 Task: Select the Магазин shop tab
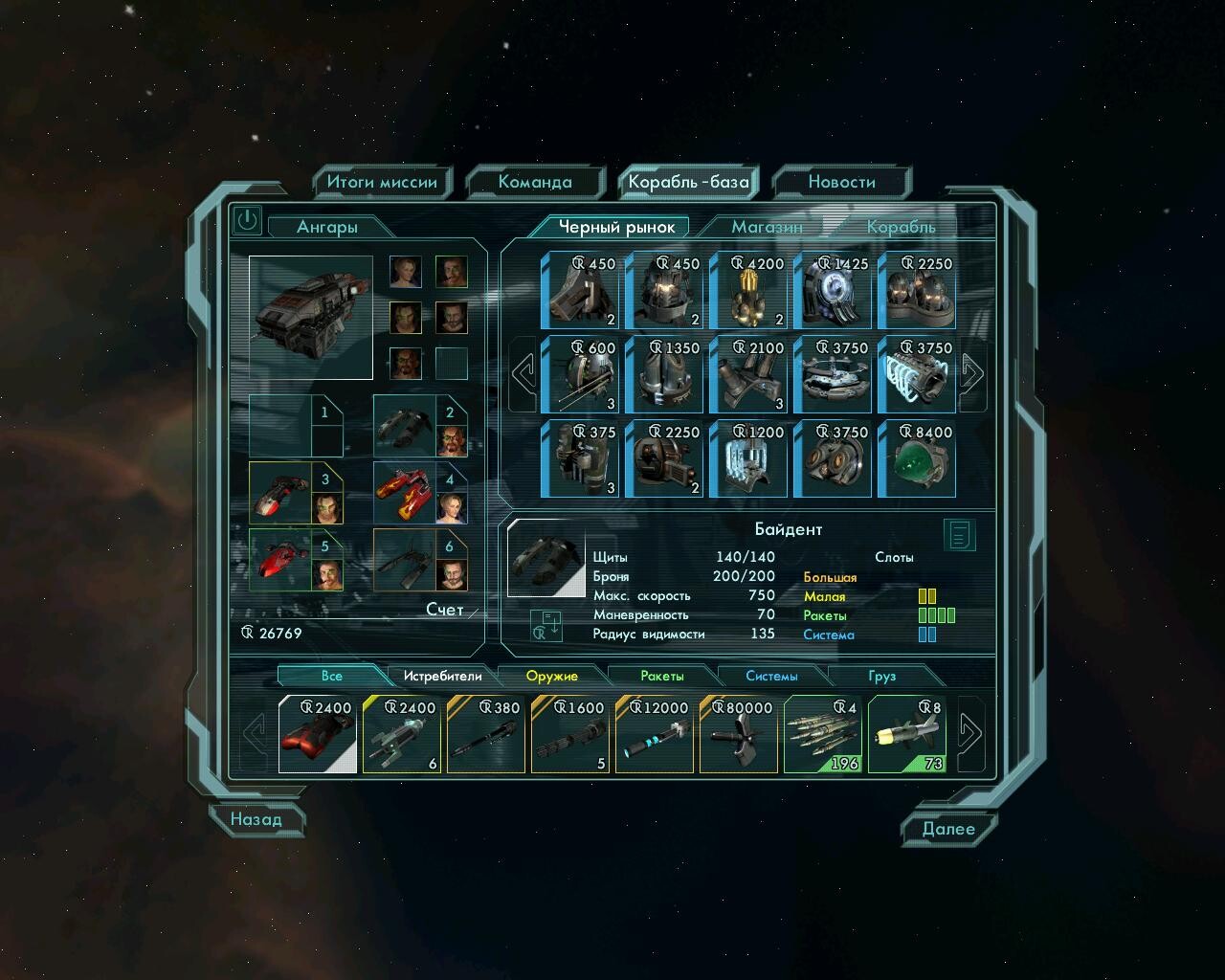click(767, 227)
